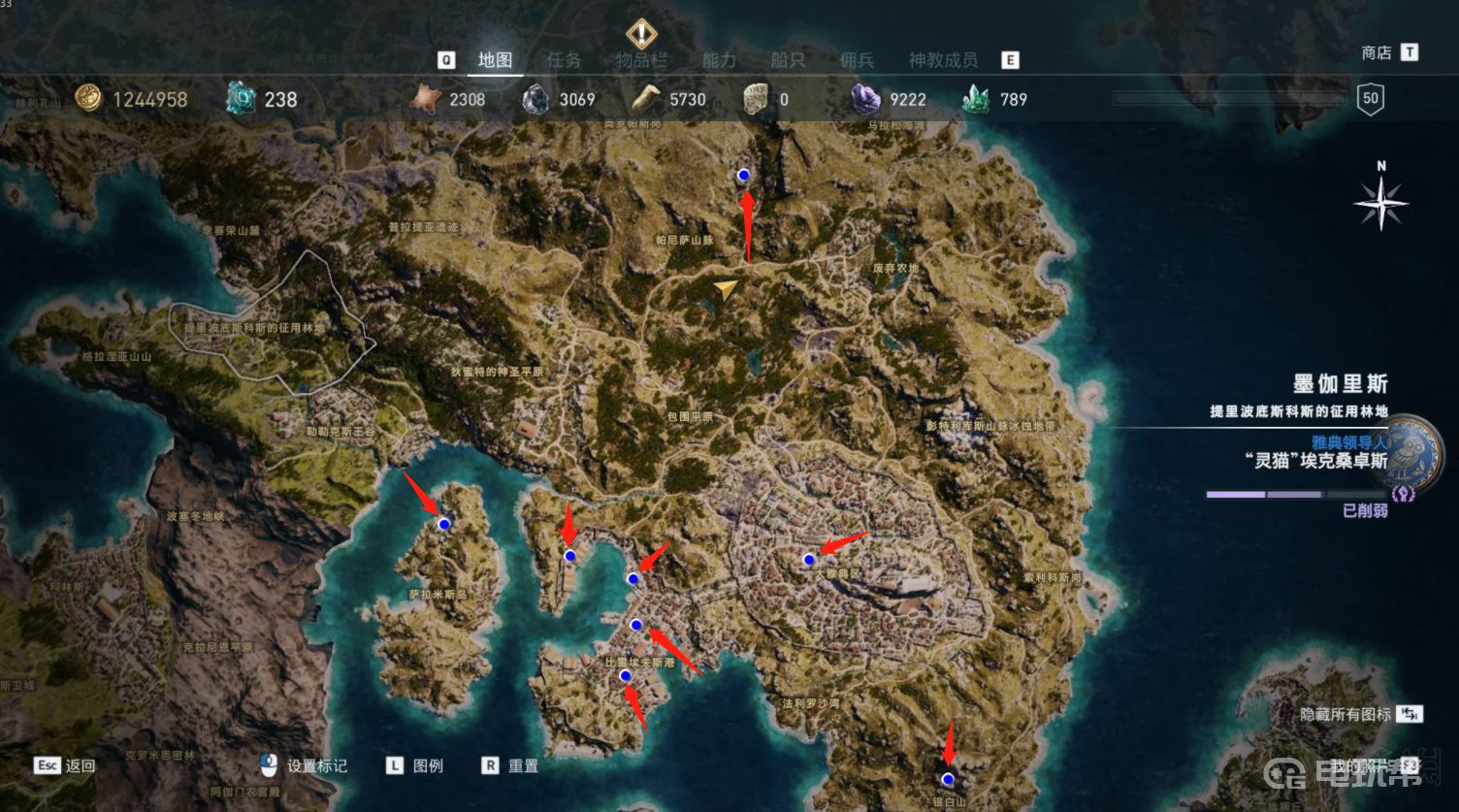Select the blue marker at 银白山
The height and width of the screenshot is (812, 1459).
[x=948, y=779]
